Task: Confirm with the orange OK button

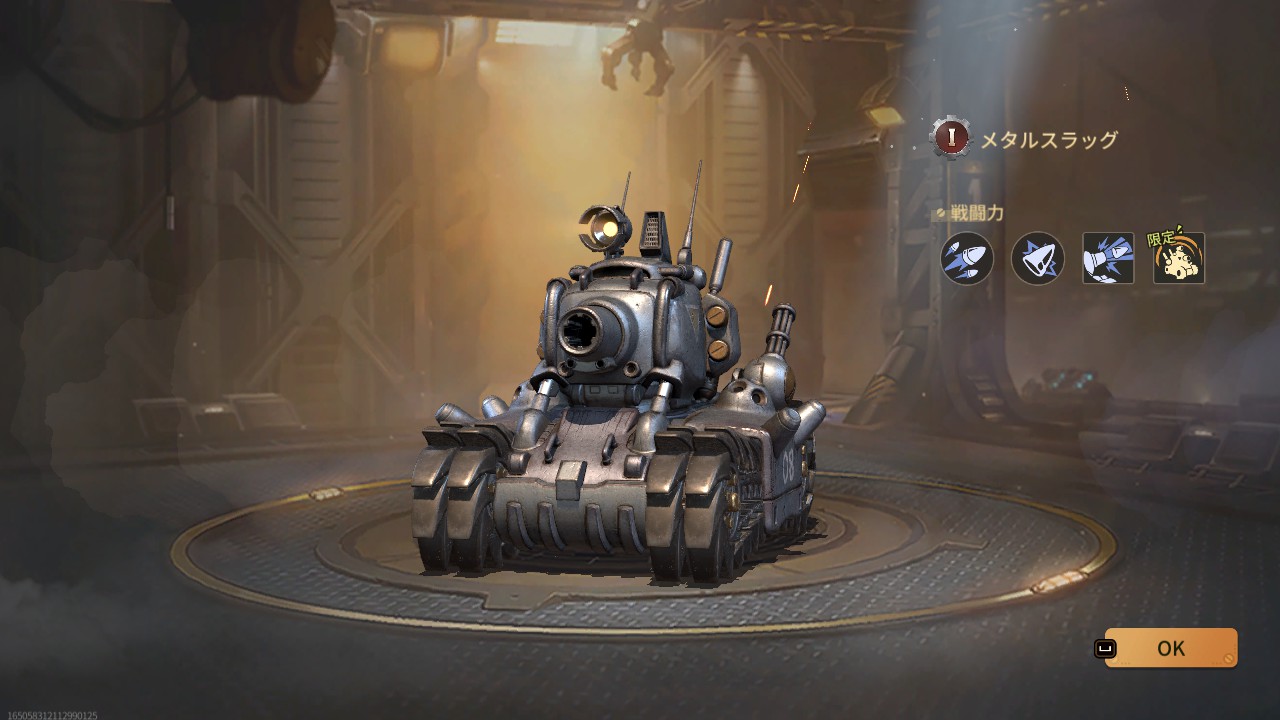Action: pos(1170,648)
